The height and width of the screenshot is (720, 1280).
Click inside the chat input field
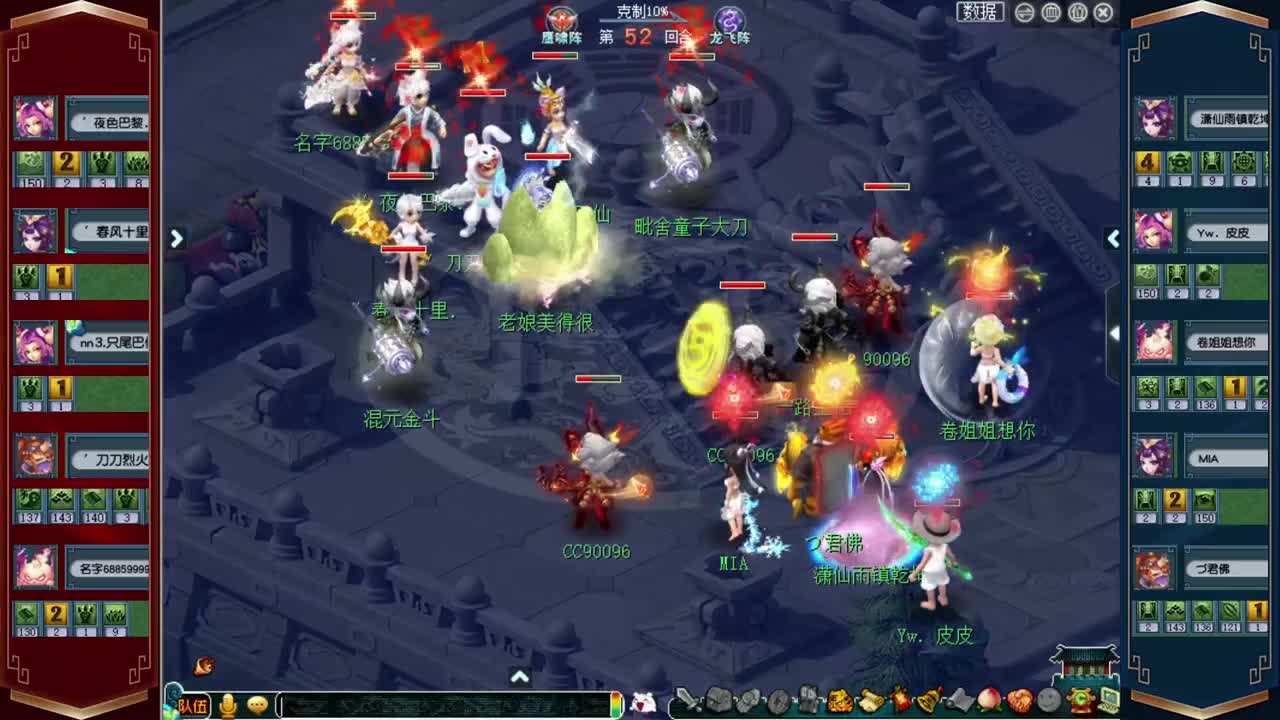(x=440, y=704)
